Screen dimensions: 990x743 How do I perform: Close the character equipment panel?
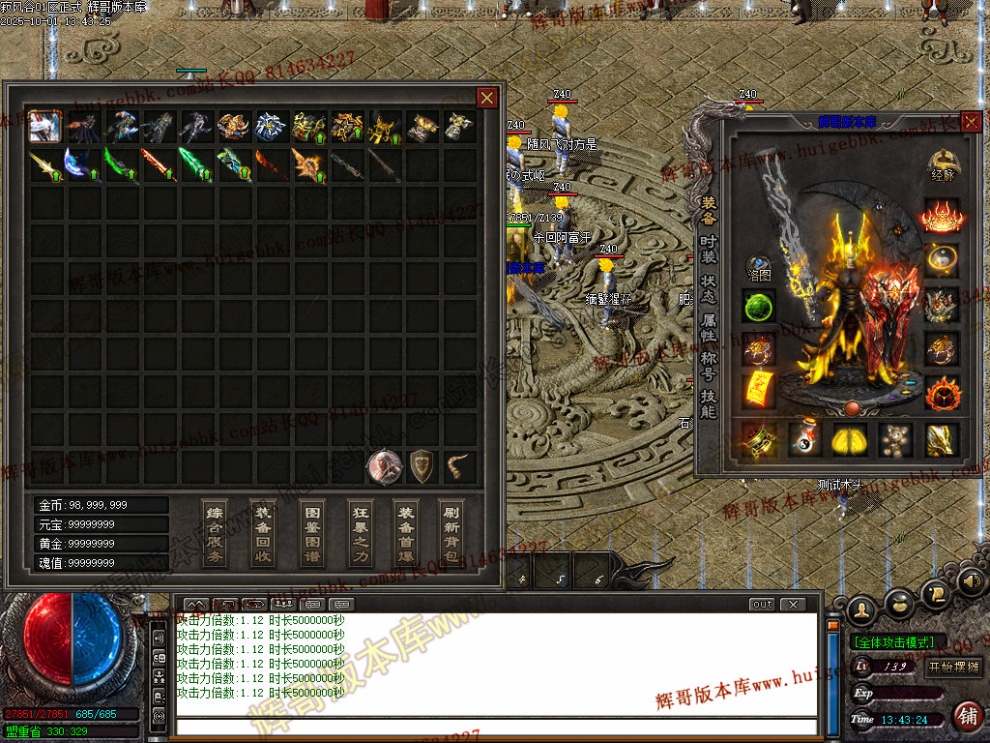pyautogui.click(x=971, y=122)
